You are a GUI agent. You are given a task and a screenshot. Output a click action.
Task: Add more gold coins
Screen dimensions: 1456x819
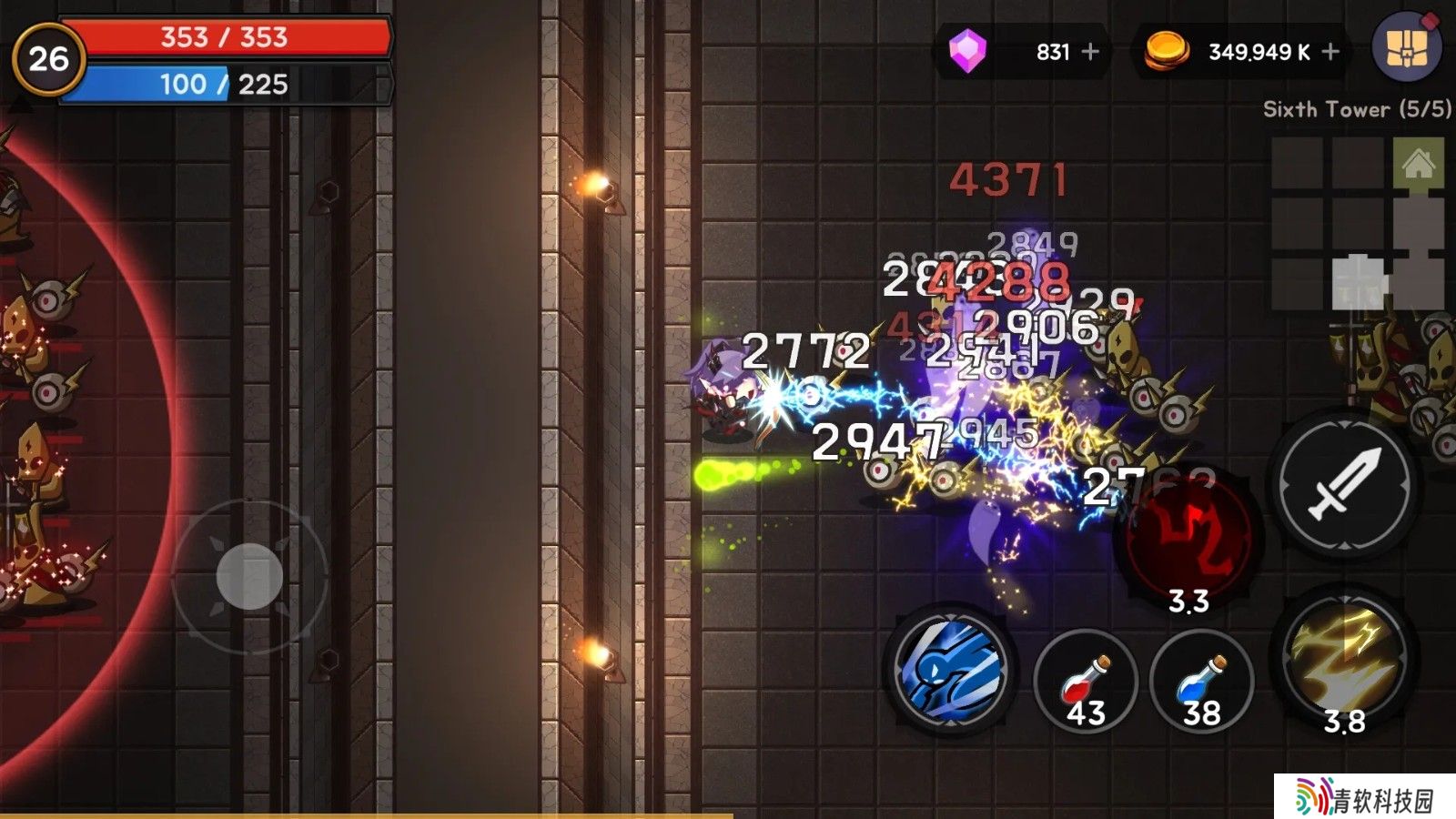click(1330, 52)
